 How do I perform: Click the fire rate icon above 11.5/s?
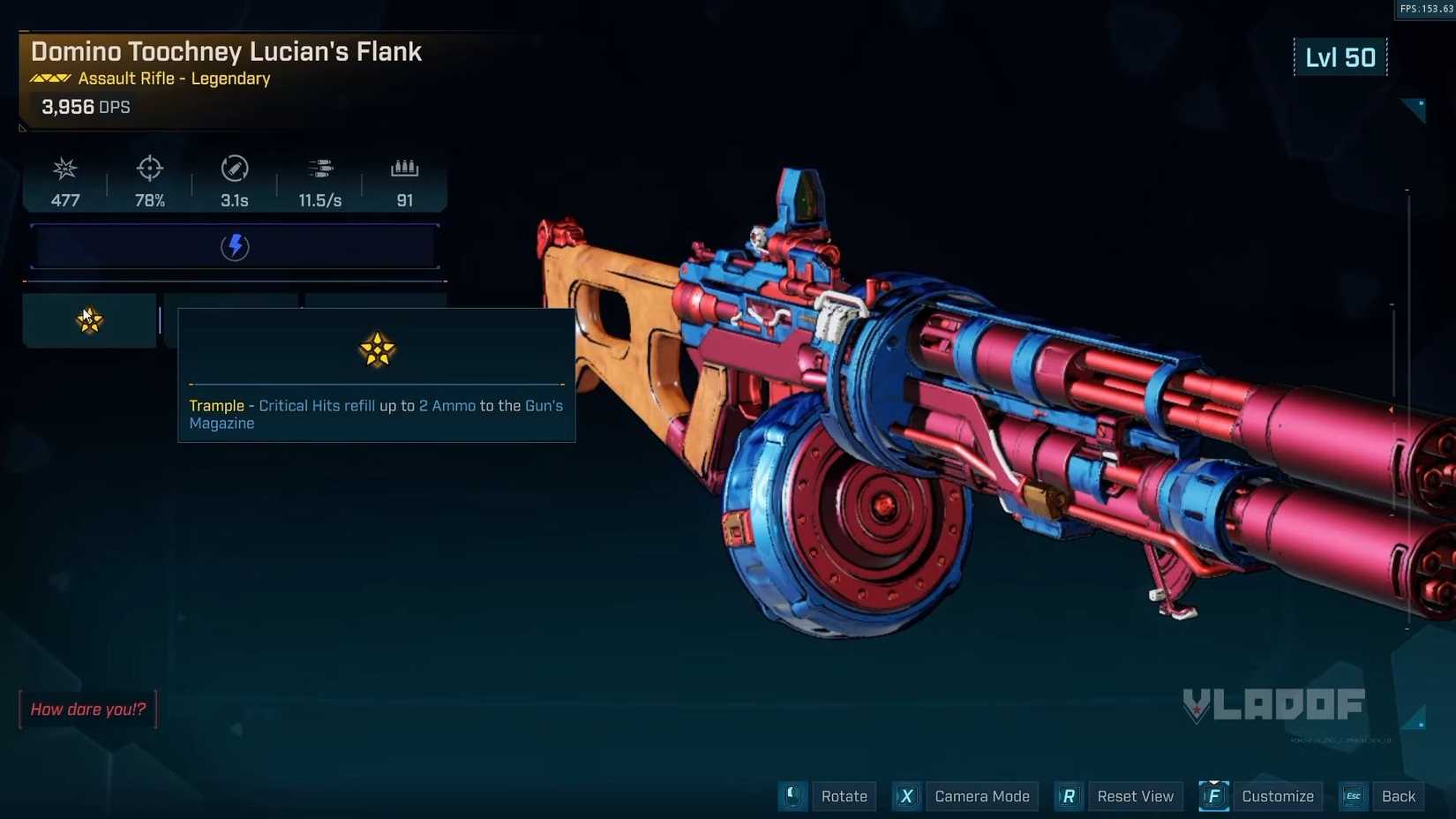click(319, 168)
